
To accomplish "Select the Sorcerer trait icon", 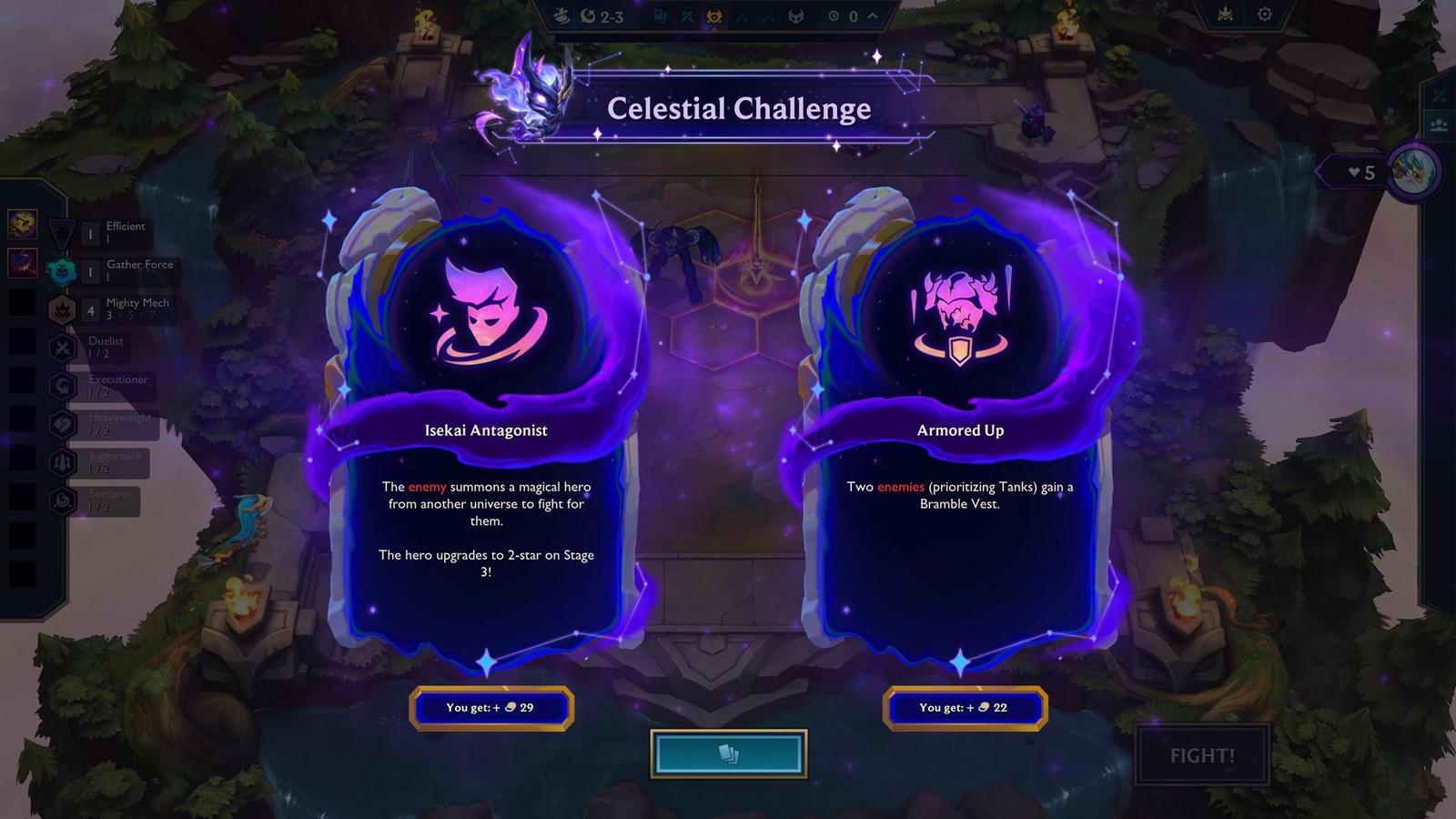I will (62, 500).
